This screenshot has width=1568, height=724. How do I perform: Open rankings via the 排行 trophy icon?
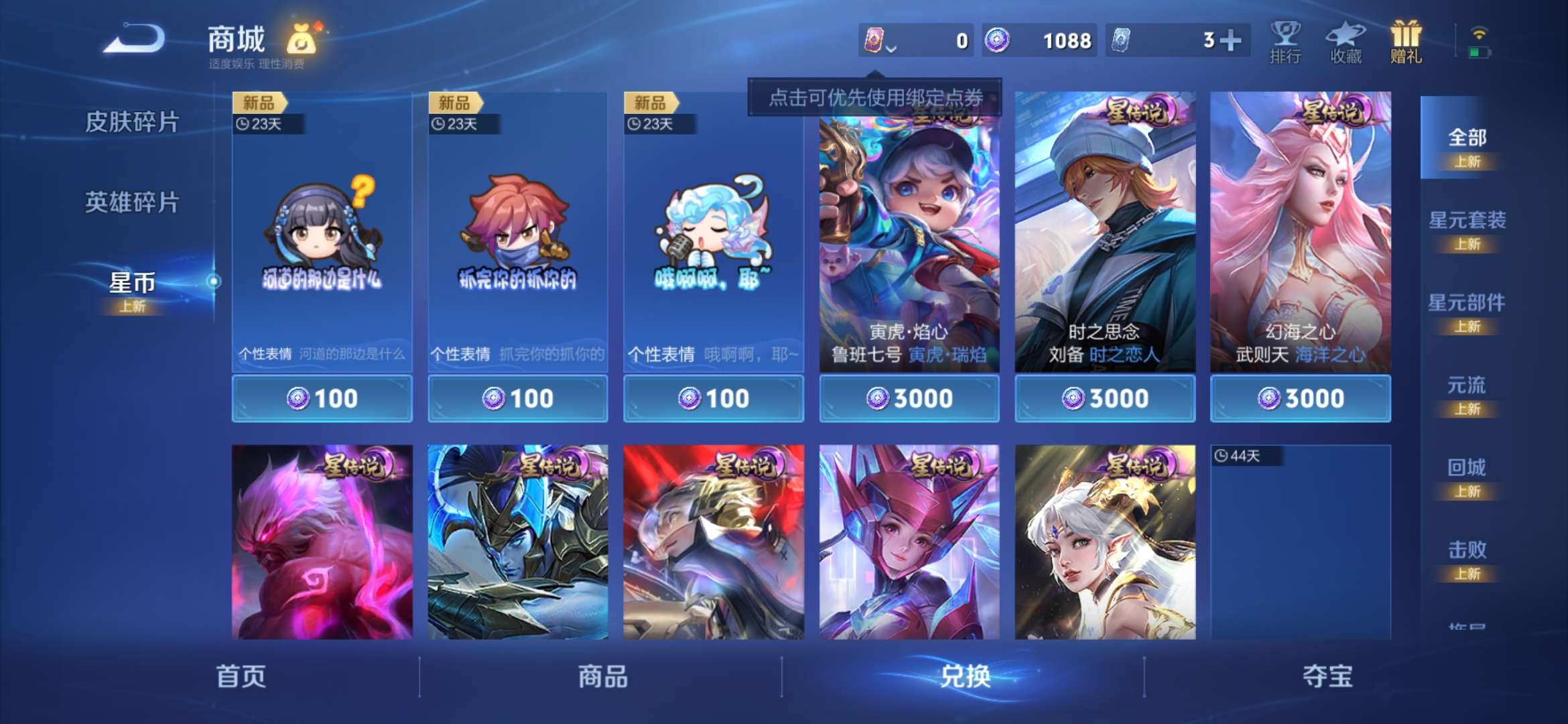(x=1285, y=42)
